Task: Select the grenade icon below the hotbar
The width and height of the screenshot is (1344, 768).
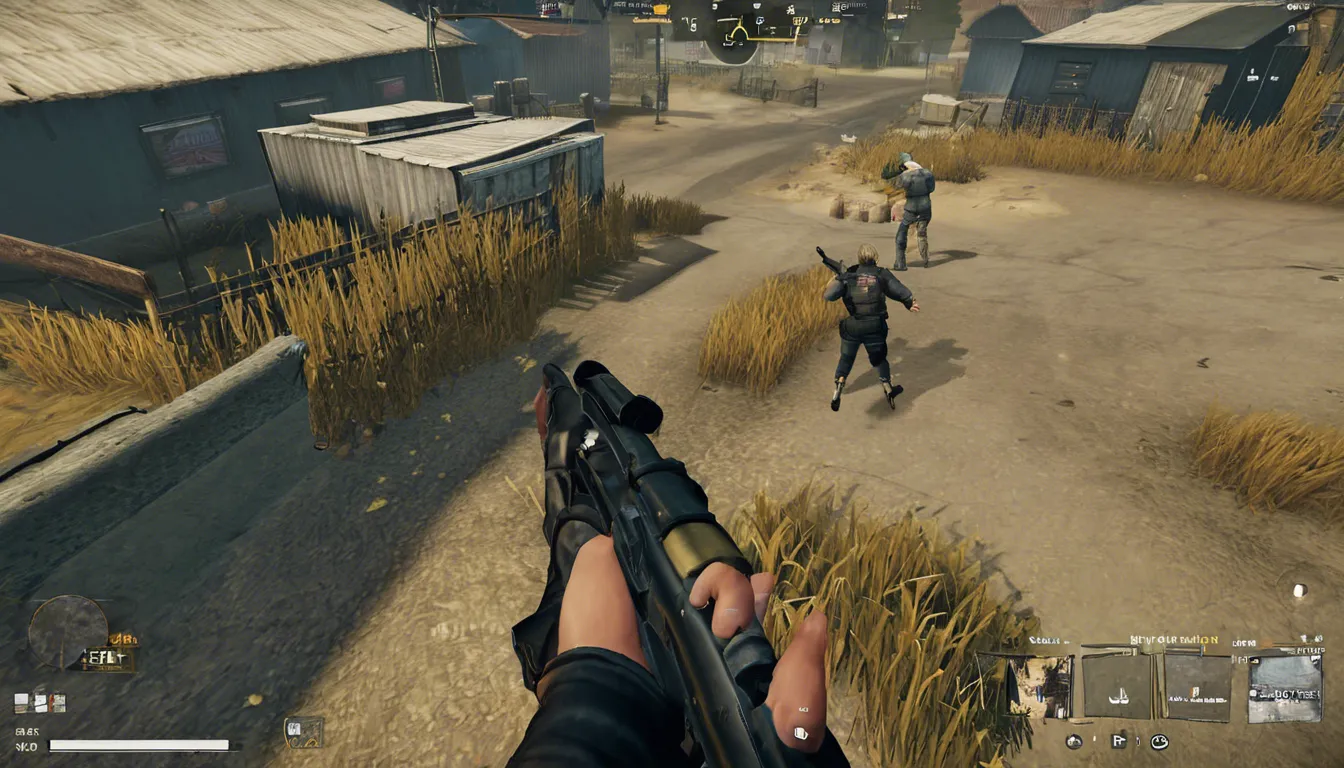Action: point(1075,741)
